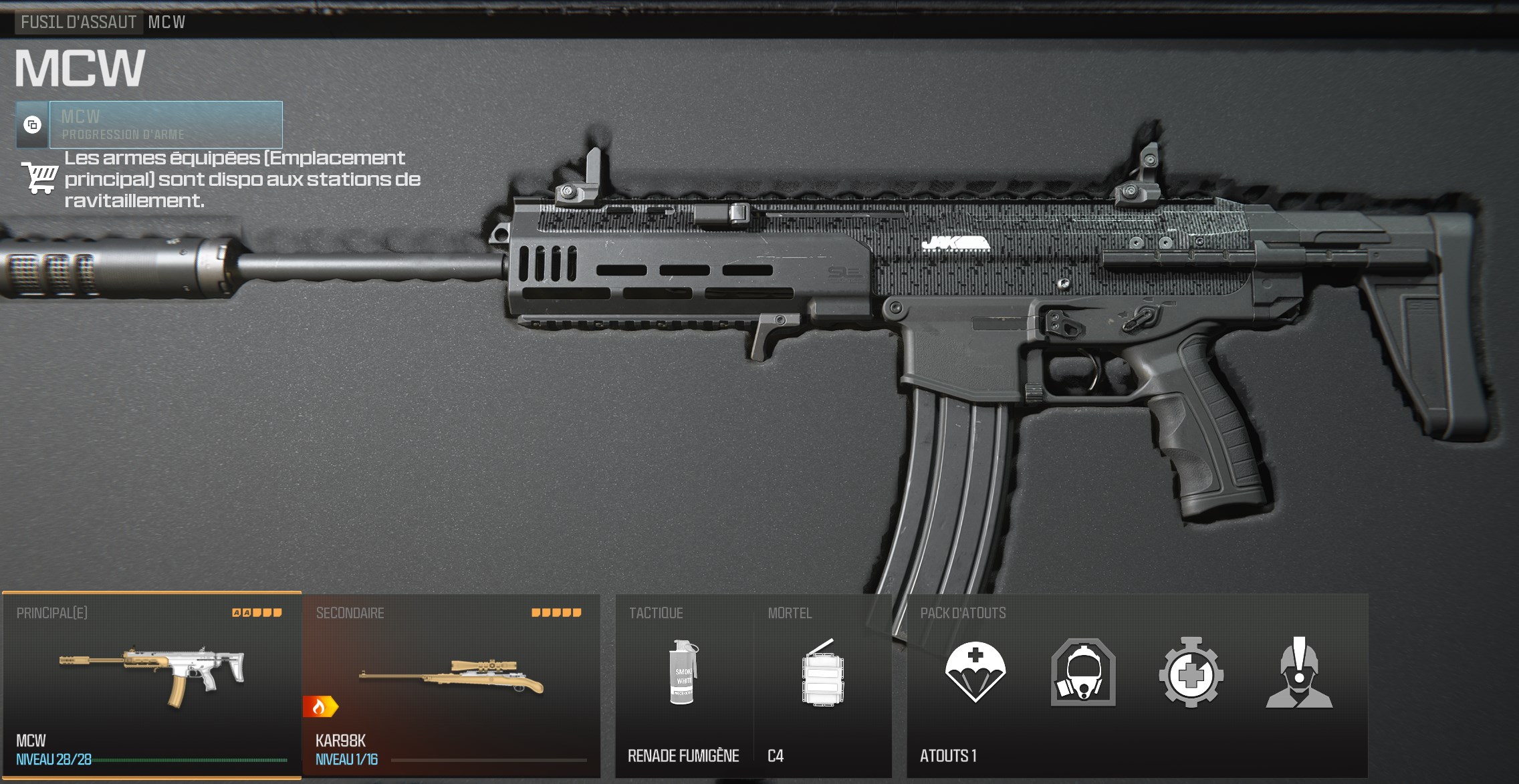Click the ATOUTS 1 label

(948, 756)
